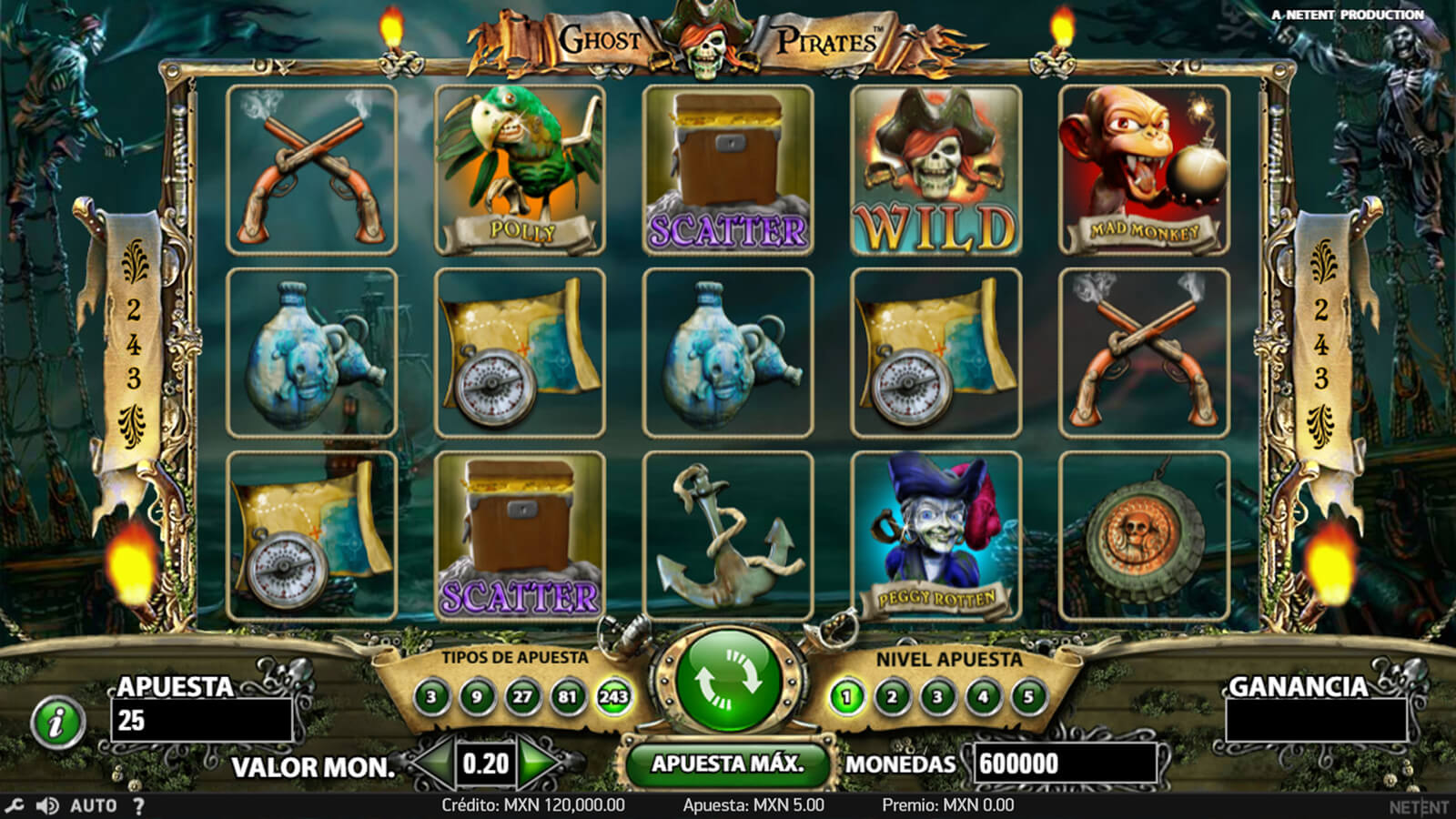
Task: Switch bet level to 3
Action: (x=937, y=698)
